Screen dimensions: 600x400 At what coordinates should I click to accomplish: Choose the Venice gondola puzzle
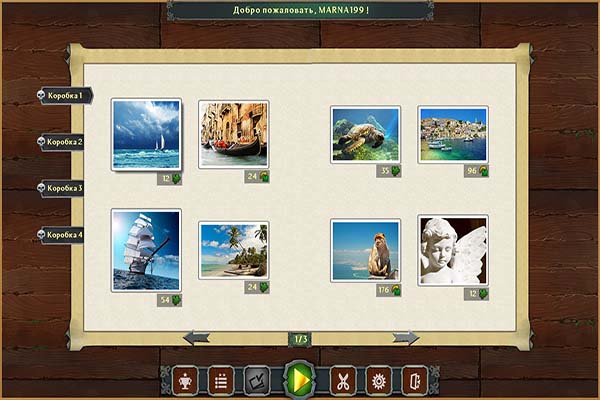233,133
